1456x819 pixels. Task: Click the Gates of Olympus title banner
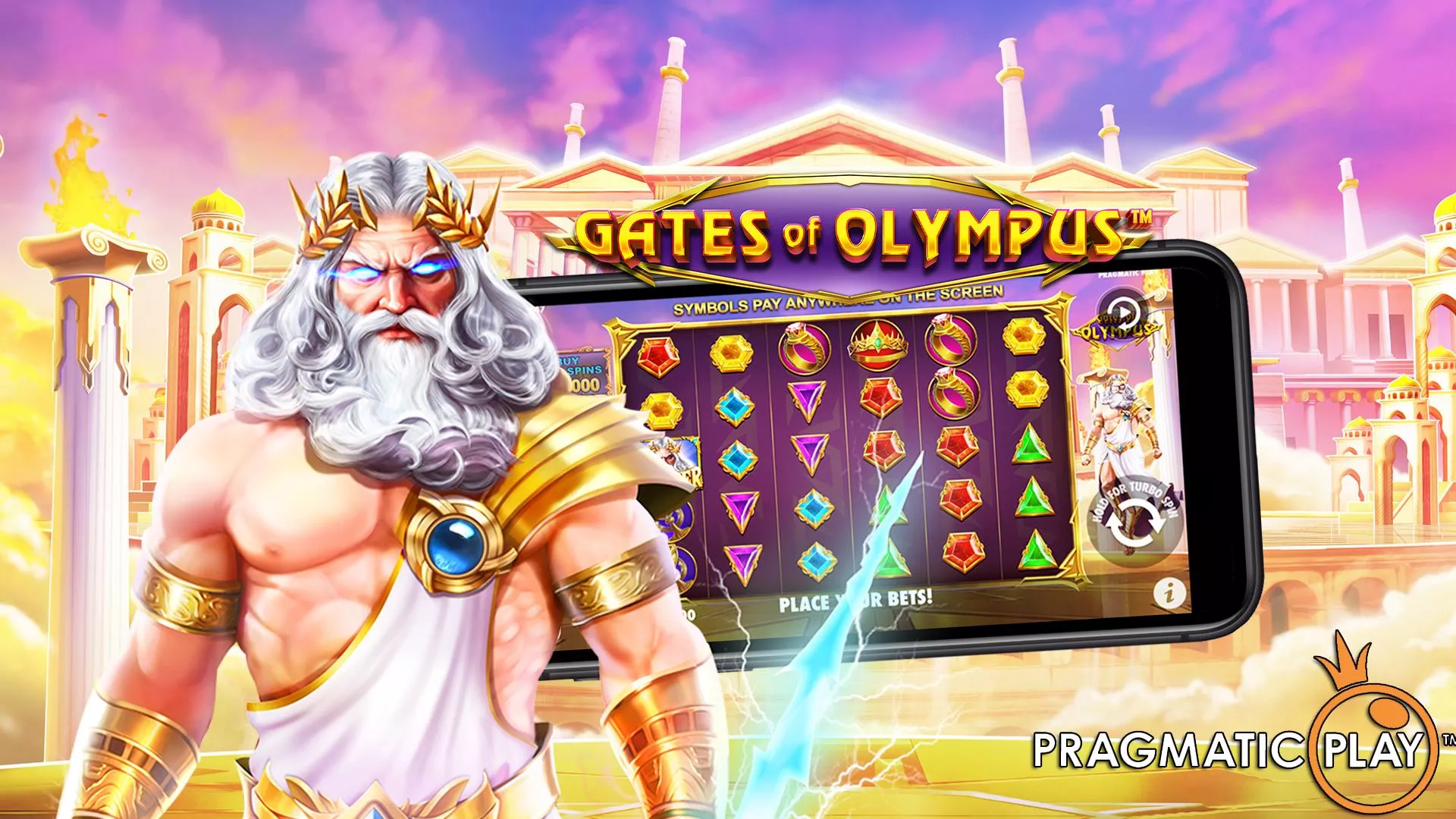[849, 227]
